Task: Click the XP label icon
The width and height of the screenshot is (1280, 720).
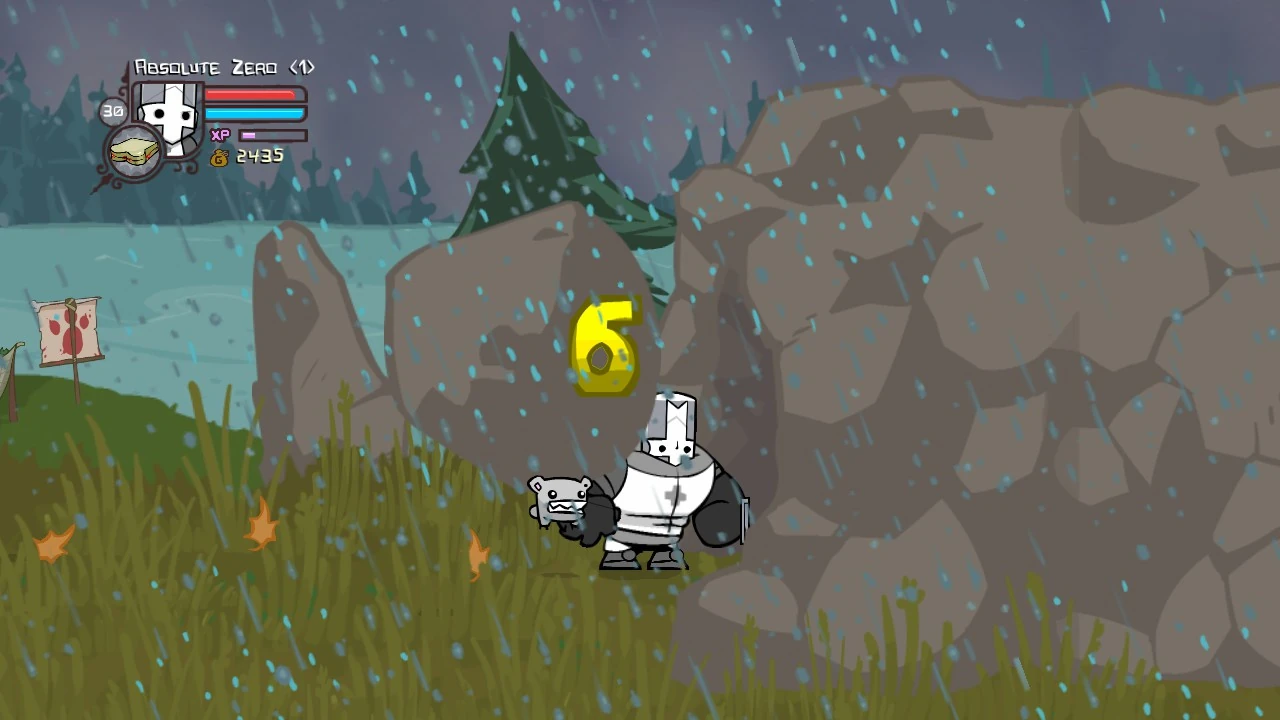Action: pyautogui.click(x=220, y=134)
